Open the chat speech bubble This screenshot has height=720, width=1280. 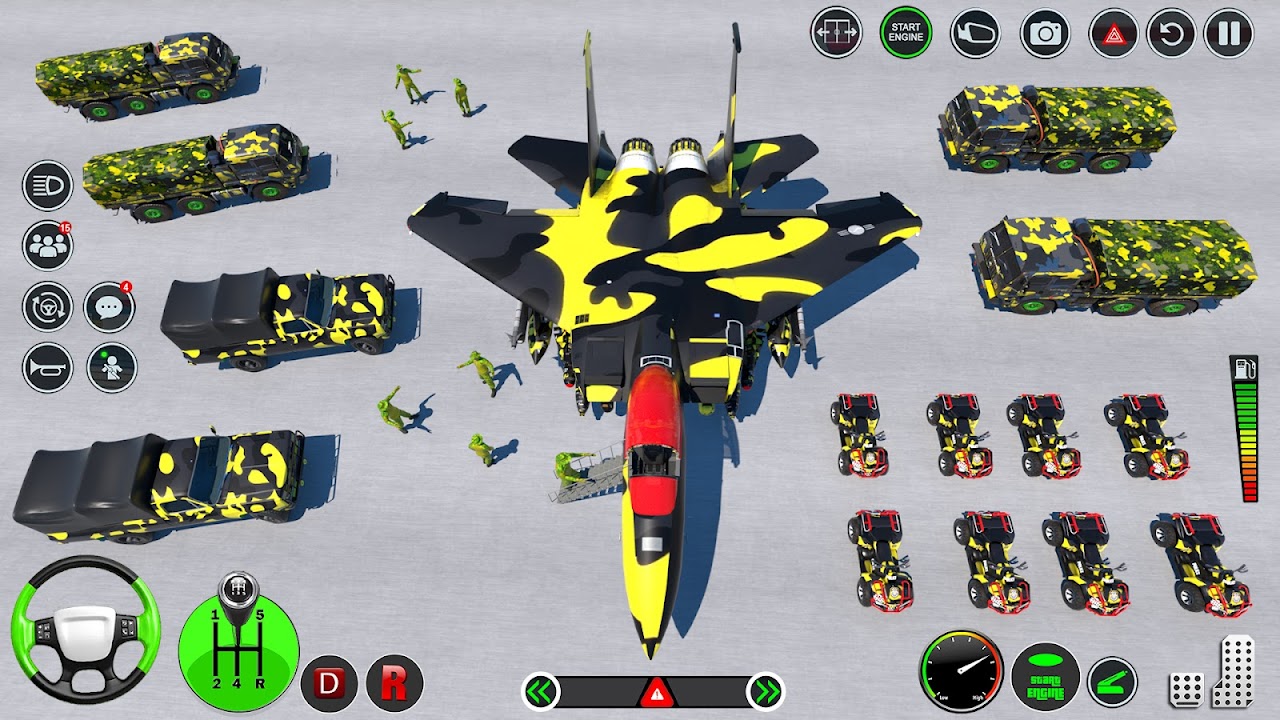click(109, 306)
